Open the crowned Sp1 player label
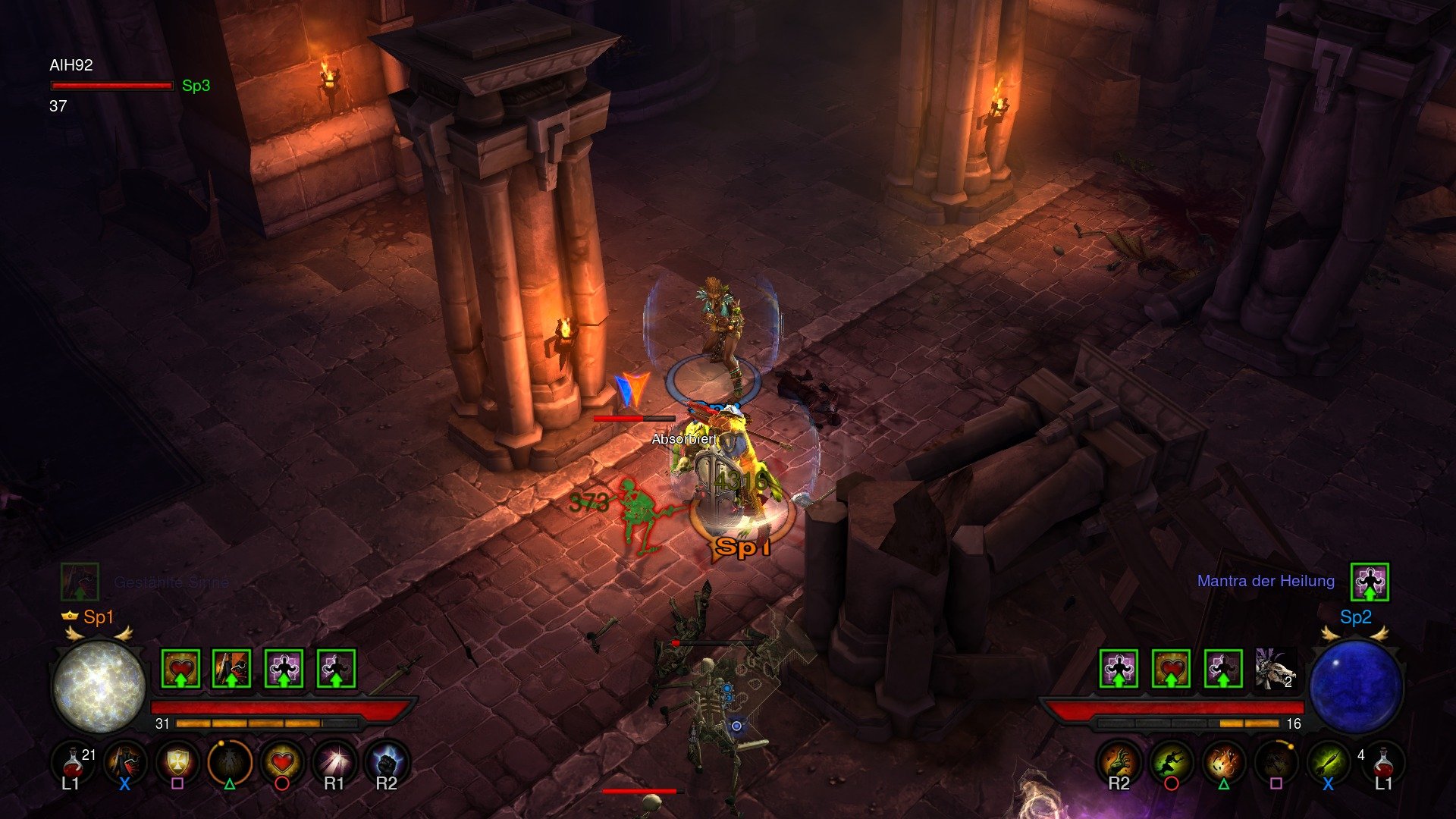The width and height of the screenshot is (1456, 819). tap(91, 618)
